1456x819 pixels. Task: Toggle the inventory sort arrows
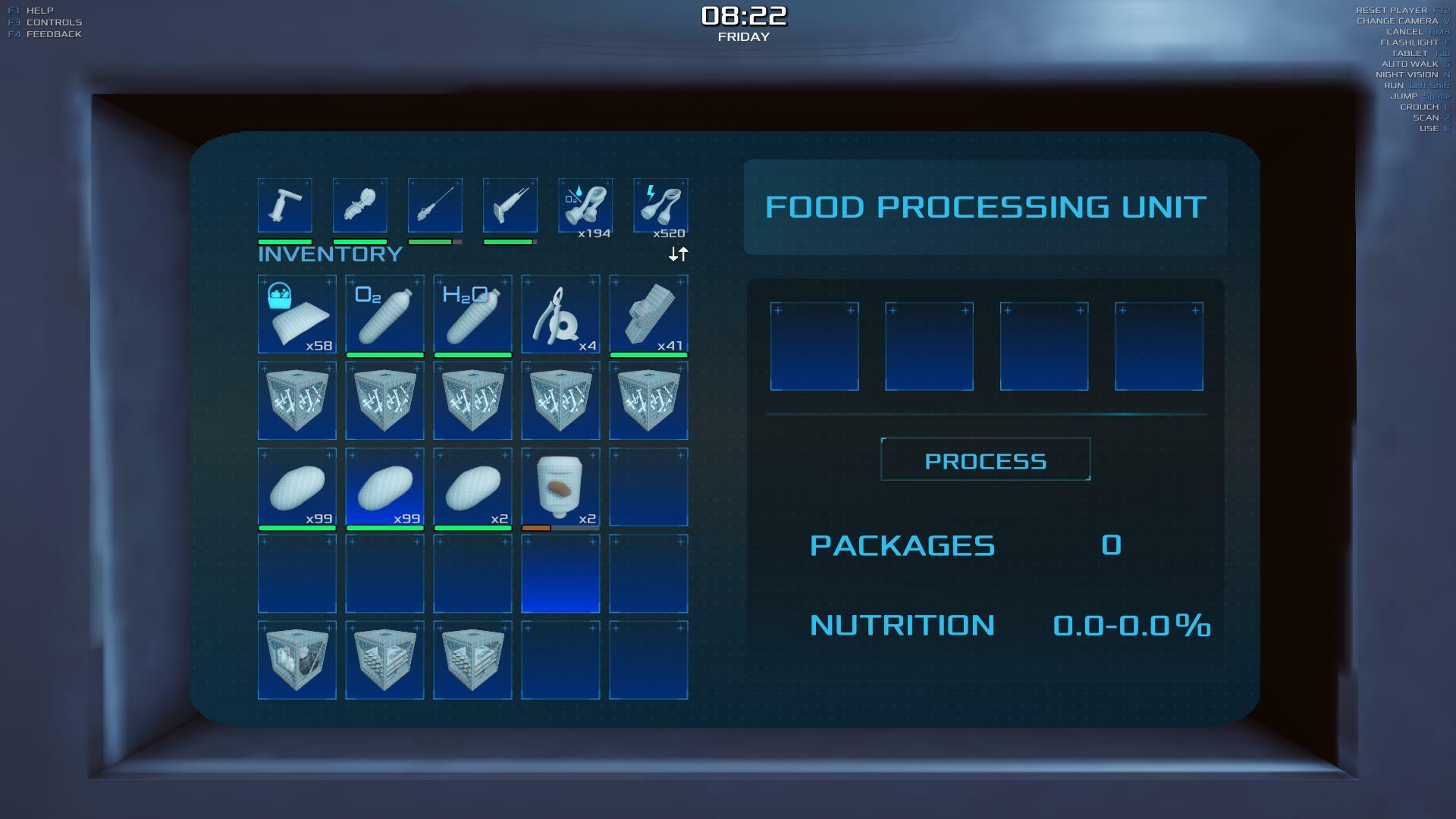click(678, 254)
